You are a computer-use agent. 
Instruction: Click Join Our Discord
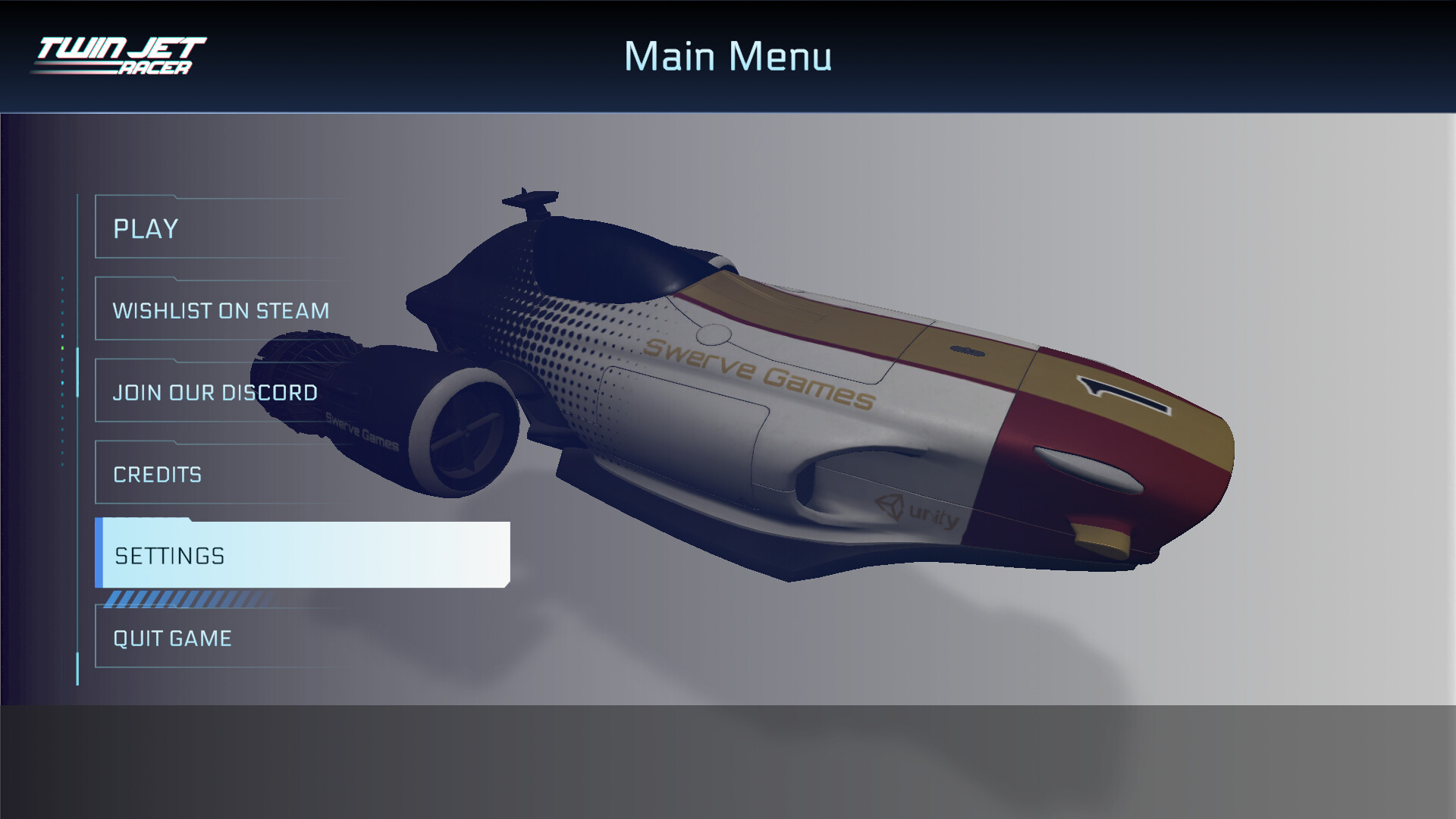click(x=215, y=392)
